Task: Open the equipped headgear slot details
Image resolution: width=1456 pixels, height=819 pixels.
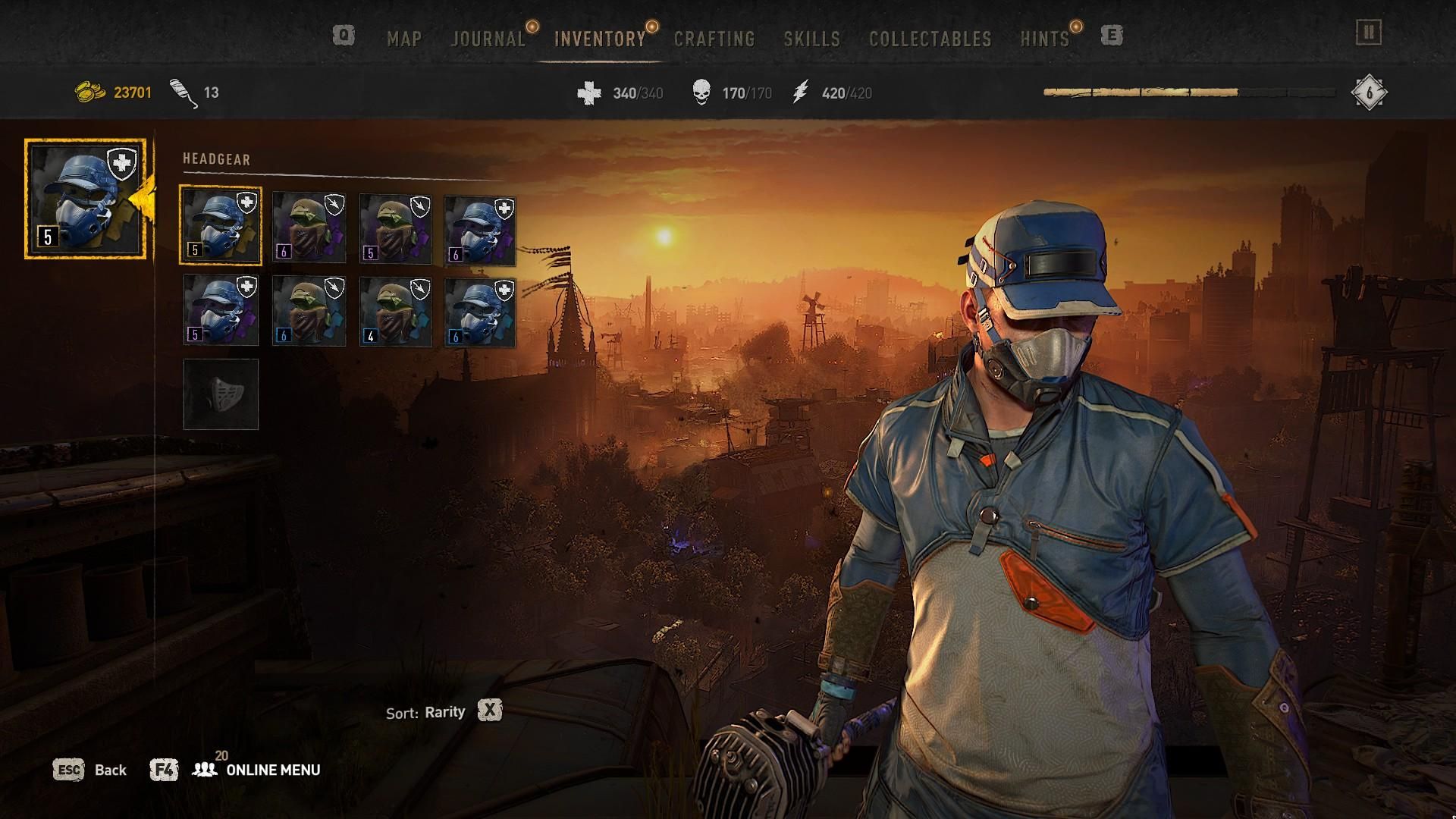Action: point(85,199)
